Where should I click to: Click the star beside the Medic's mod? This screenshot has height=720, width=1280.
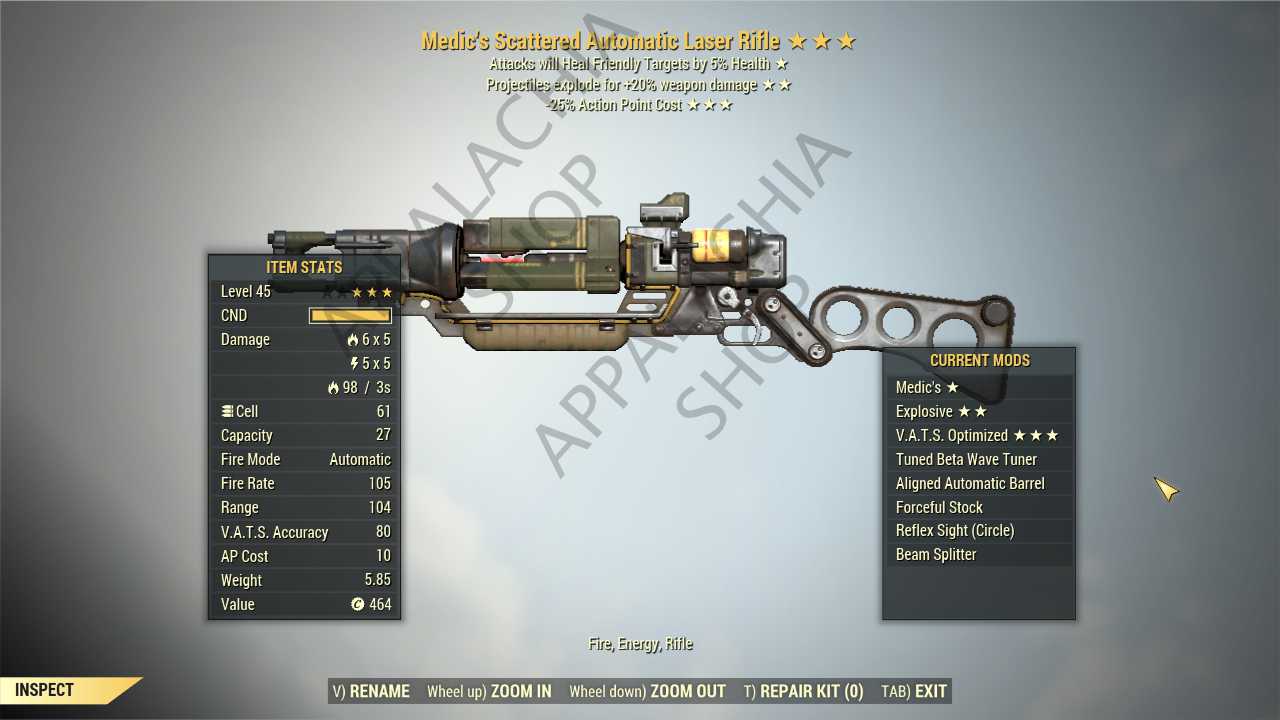952,387
